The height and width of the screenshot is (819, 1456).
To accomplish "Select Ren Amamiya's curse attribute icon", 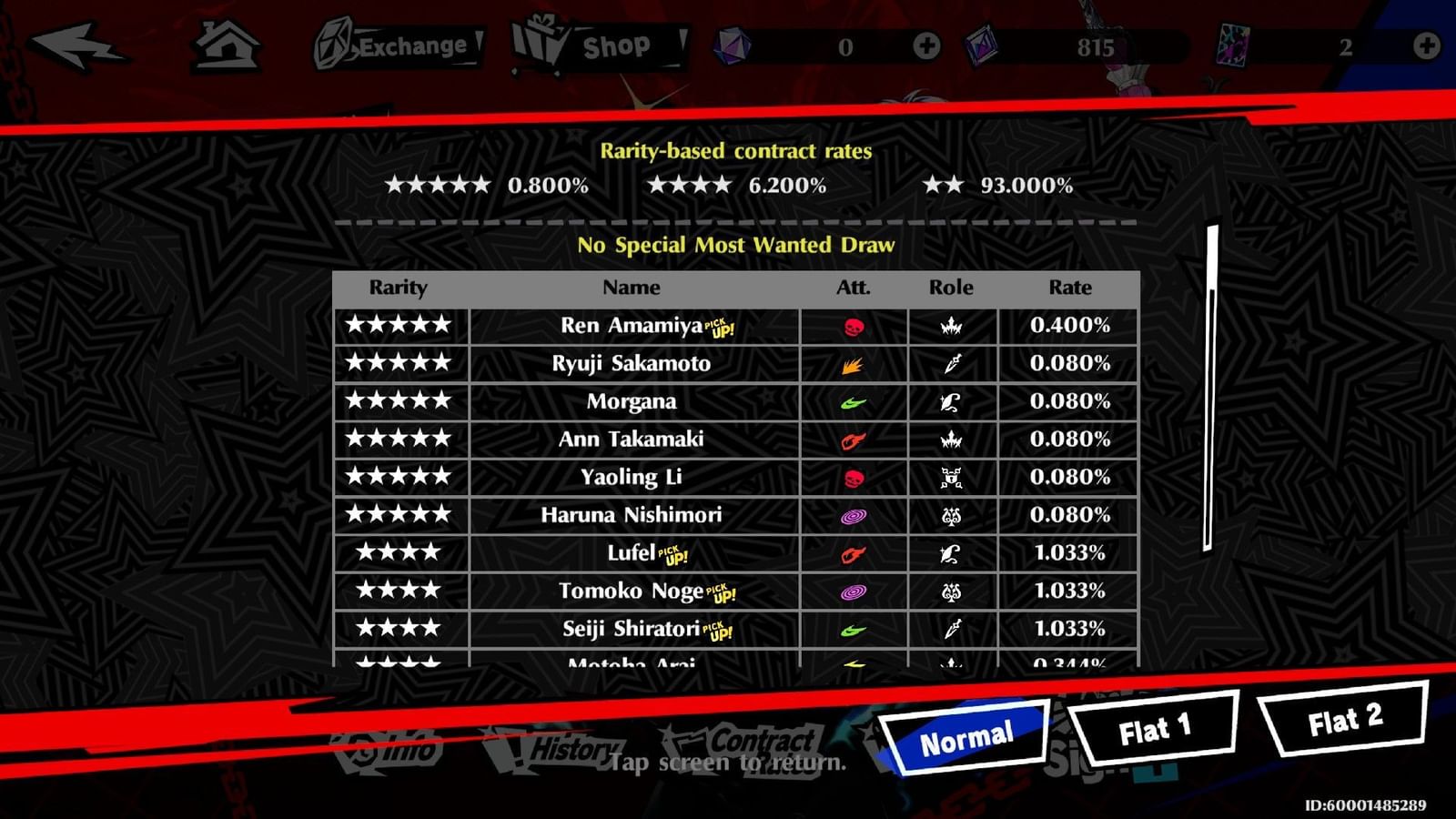I will pos(854,325).
